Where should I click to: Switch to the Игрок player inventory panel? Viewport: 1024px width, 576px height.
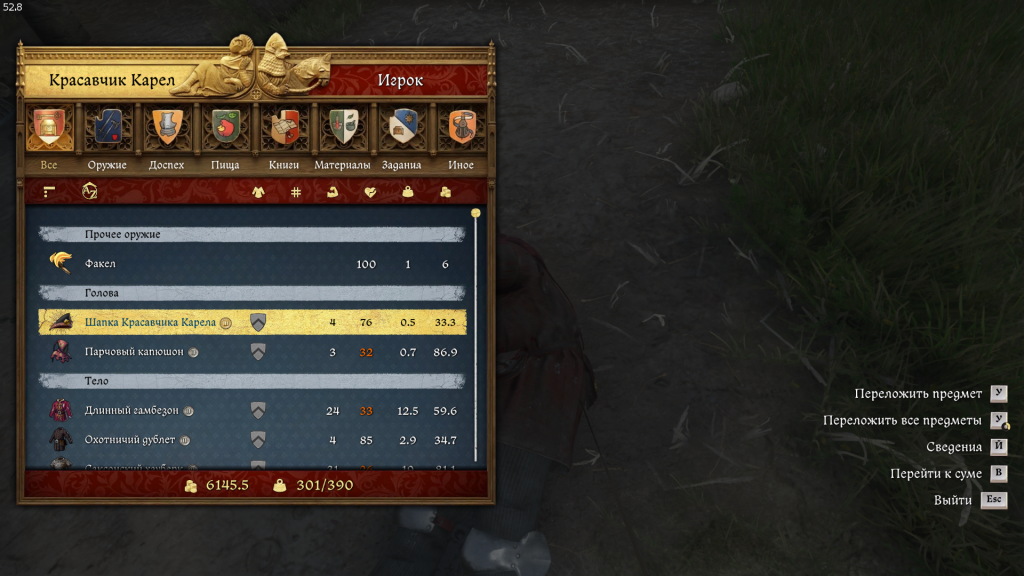[x=400, y=80]
